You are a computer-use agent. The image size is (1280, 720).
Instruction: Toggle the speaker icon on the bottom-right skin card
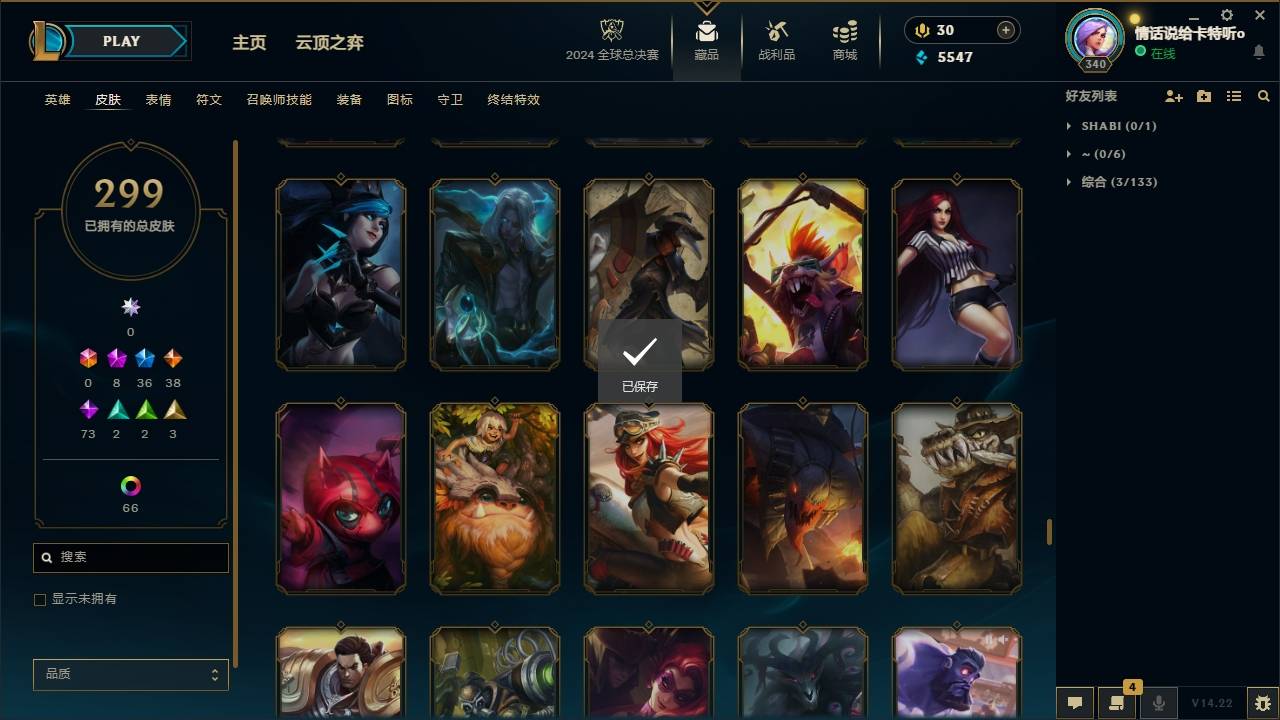point(1002,638)
